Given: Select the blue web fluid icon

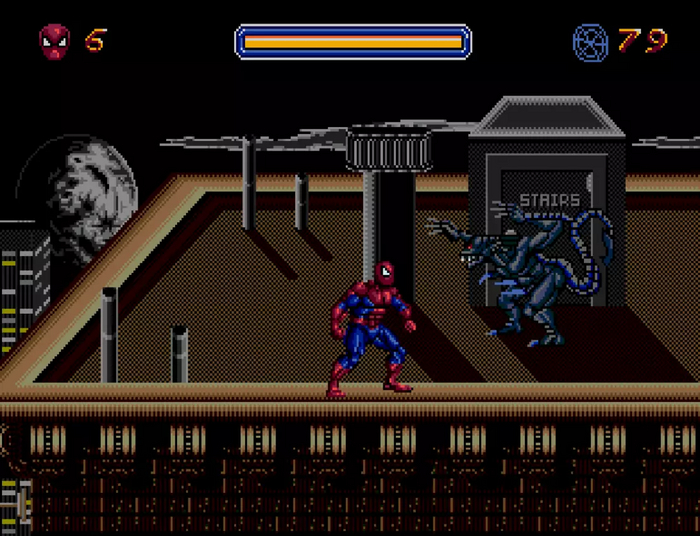Looking at the screenshot, I should click(x=589, y=41).
